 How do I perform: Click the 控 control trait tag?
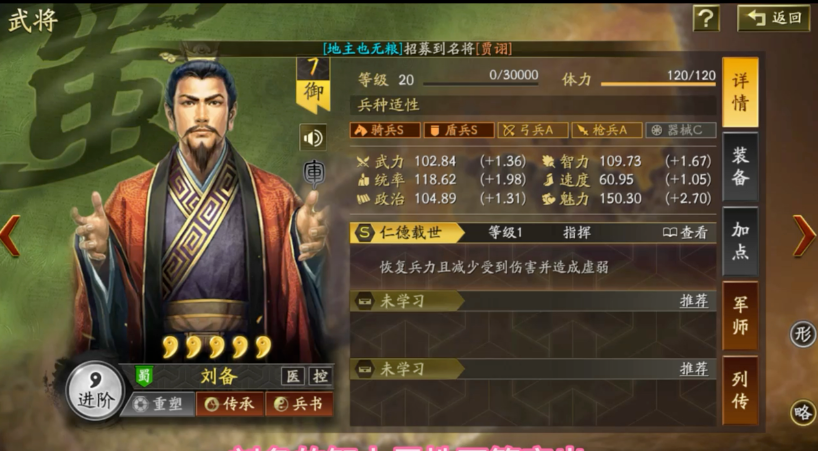pyautogui.click(x=320, y=377)
